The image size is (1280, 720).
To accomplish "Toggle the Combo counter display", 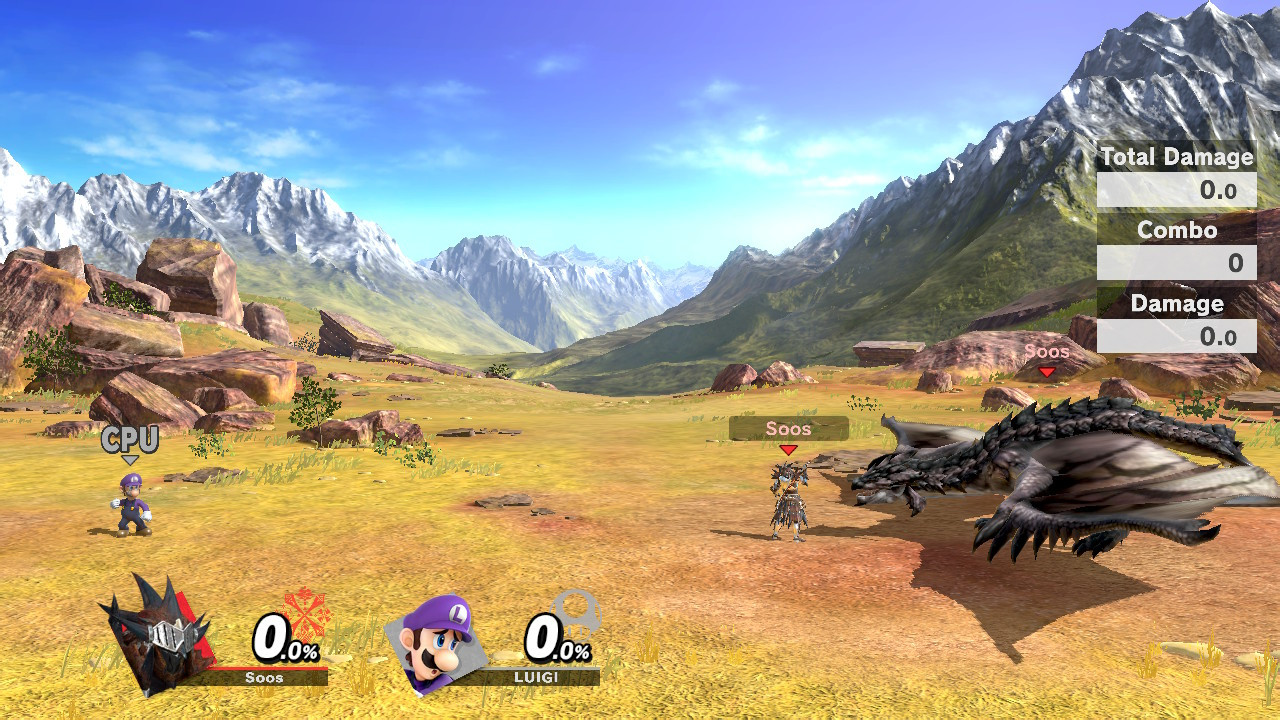I will [1178, 231].
